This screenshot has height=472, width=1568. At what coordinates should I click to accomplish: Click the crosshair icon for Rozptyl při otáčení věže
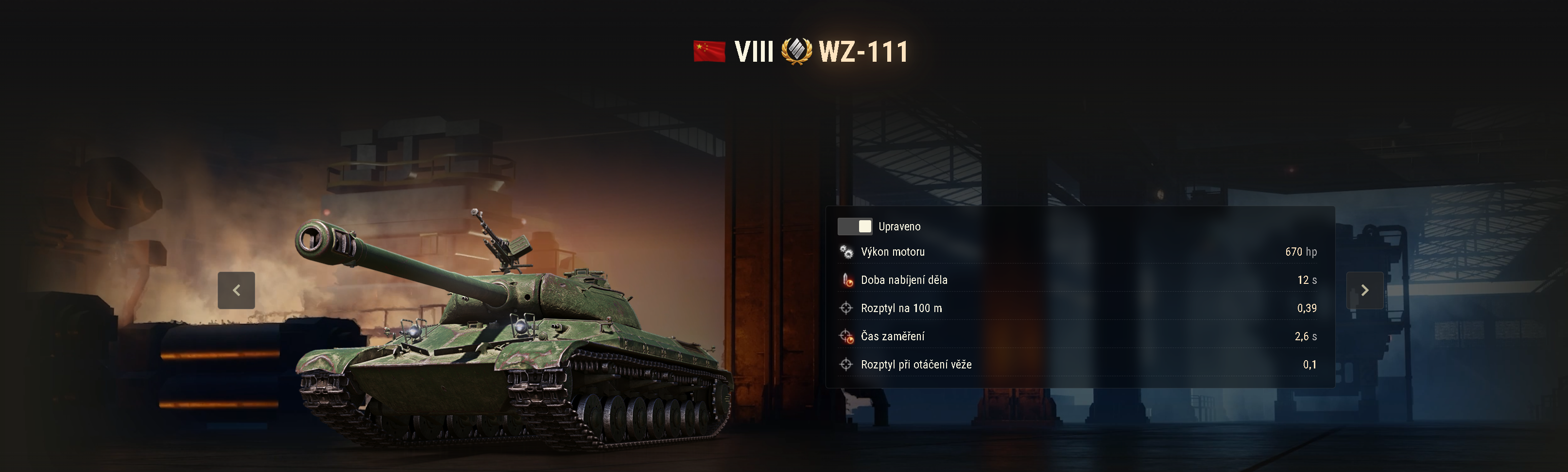(x=845, y=364)
